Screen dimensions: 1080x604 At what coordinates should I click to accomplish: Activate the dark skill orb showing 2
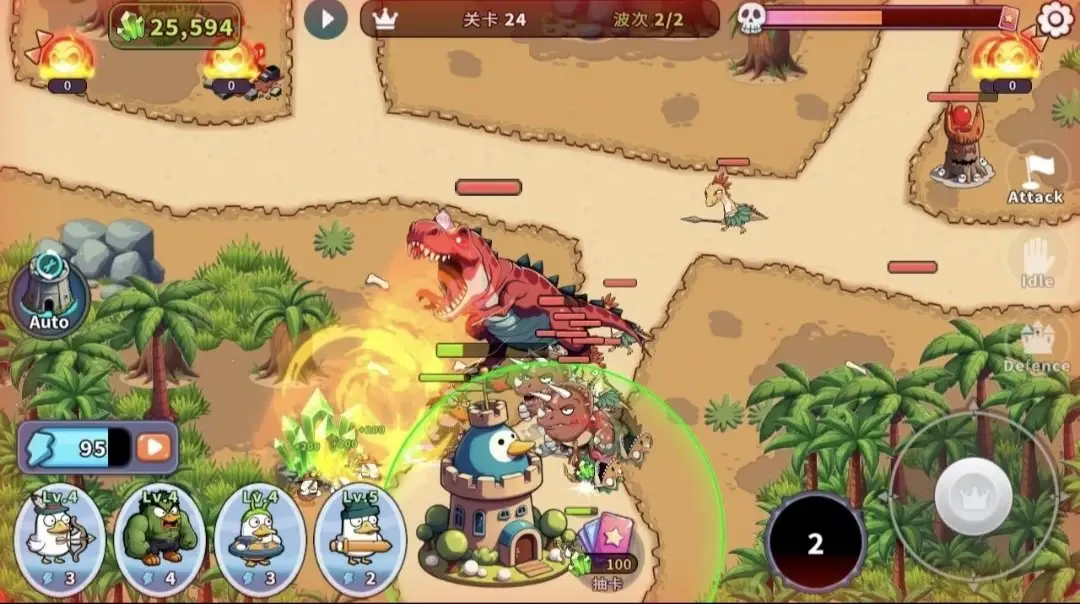[x=815, y=542]
